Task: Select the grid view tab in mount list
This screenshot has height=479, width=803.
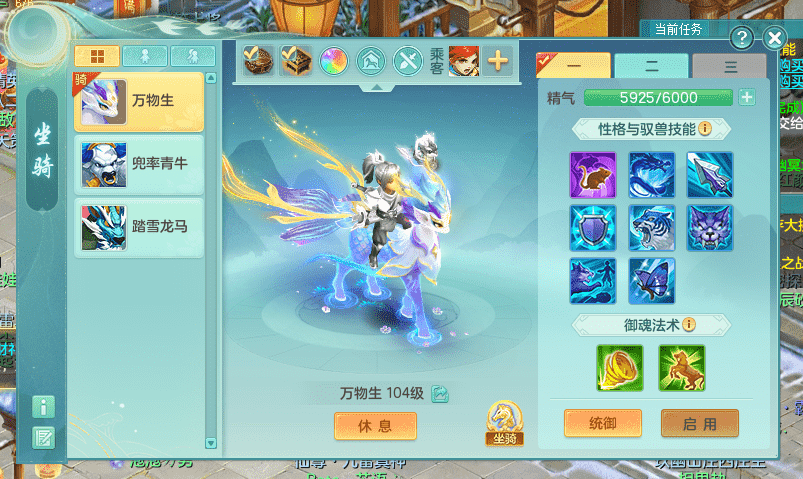Action: coord(97,55)
